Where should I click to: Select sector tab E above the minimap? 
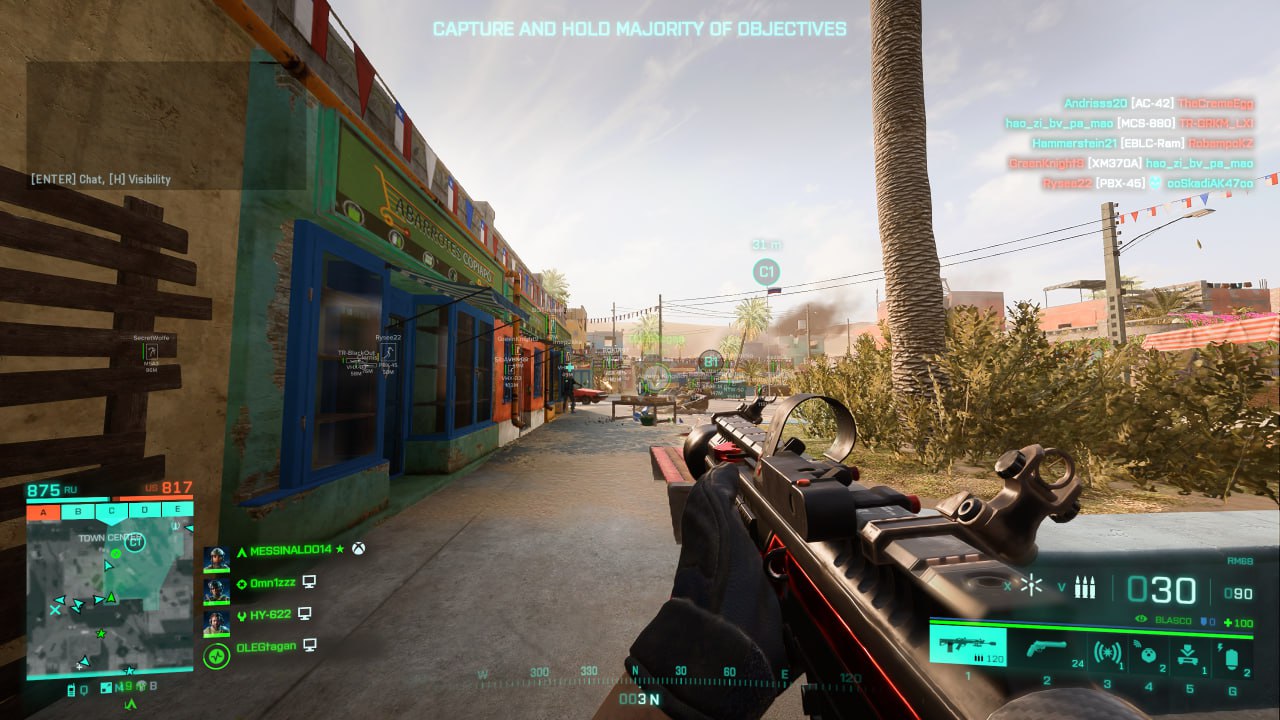pos(178,509)
